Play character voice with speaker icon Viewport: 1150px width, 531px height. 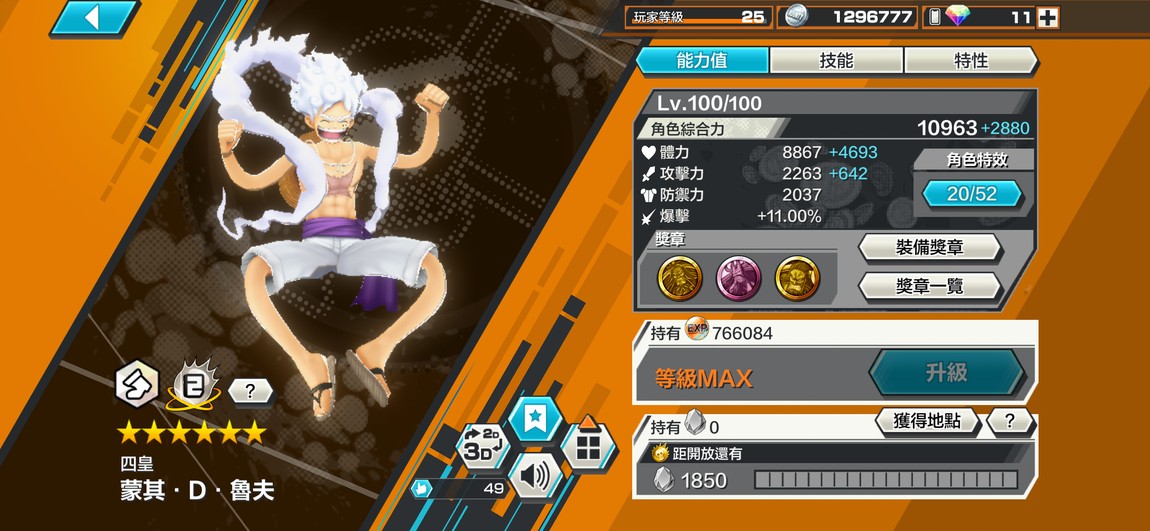(535, 476)
